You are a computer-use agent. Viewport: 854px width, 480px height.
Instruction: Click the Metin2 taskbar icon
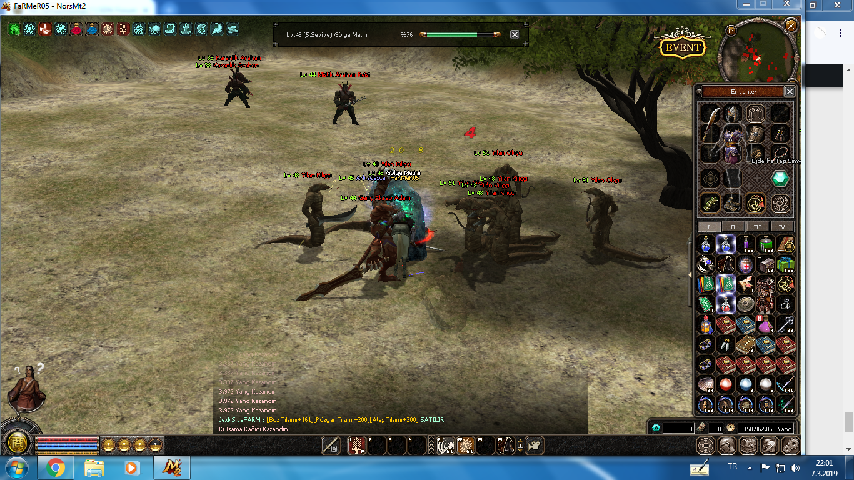(x=171, y=468)
